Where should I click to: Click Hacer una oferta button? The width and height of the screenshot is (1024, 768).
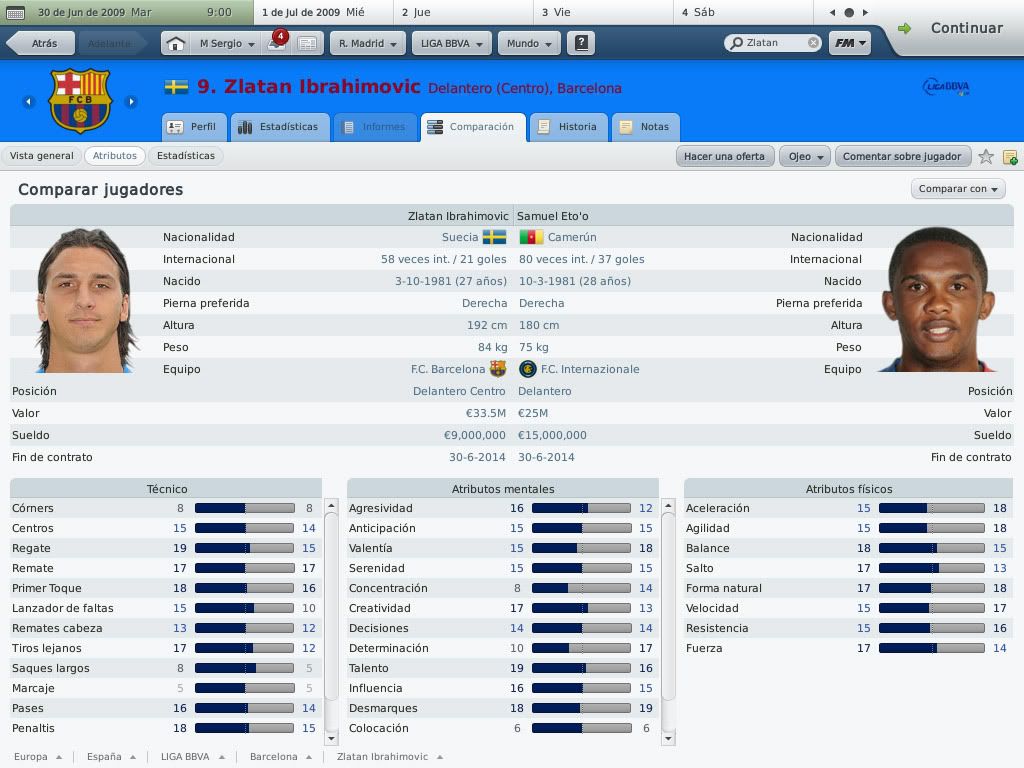pyautogui.click(x=724, y=156)
